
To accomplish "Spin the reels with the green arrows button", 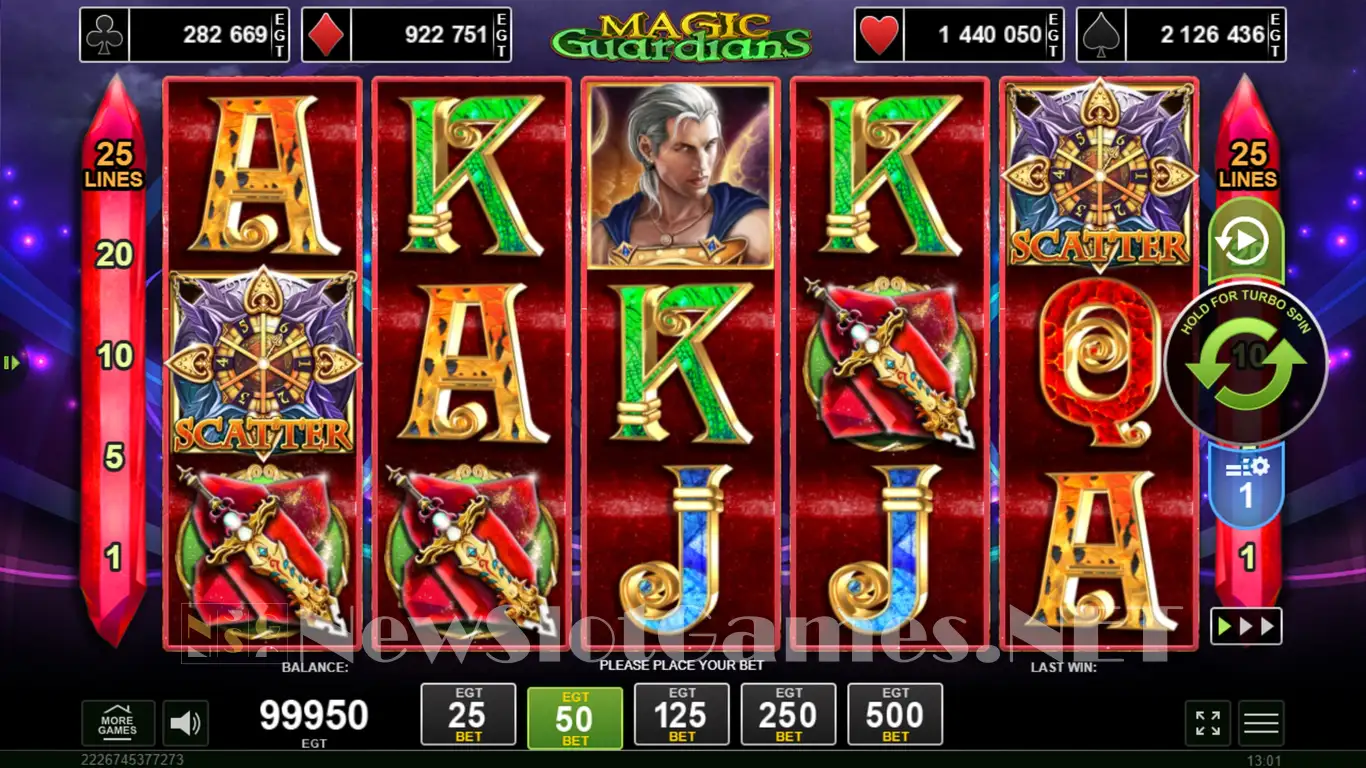I will point(1246,362).
